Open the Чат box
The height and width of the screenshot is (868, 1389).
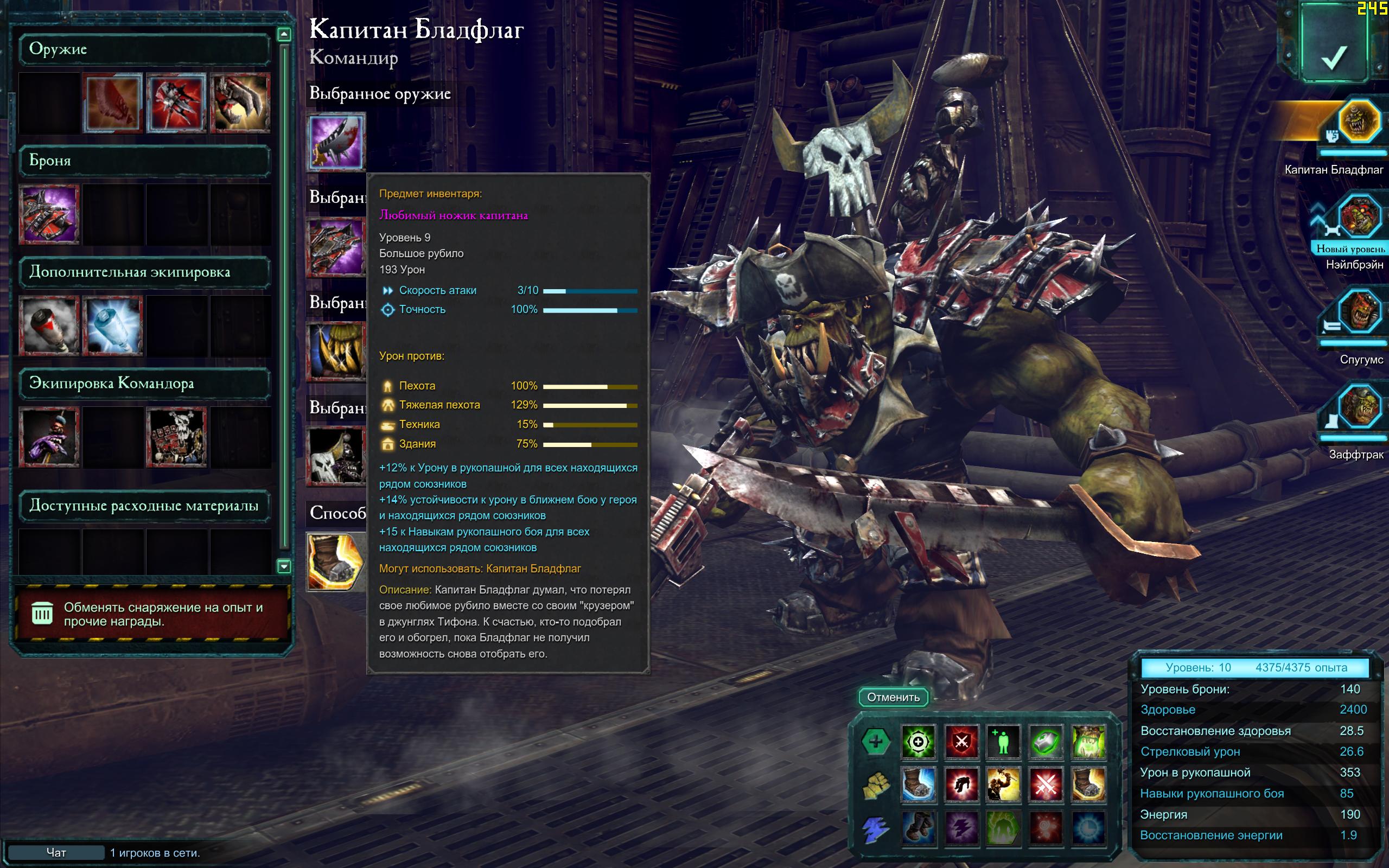[56, 852]
